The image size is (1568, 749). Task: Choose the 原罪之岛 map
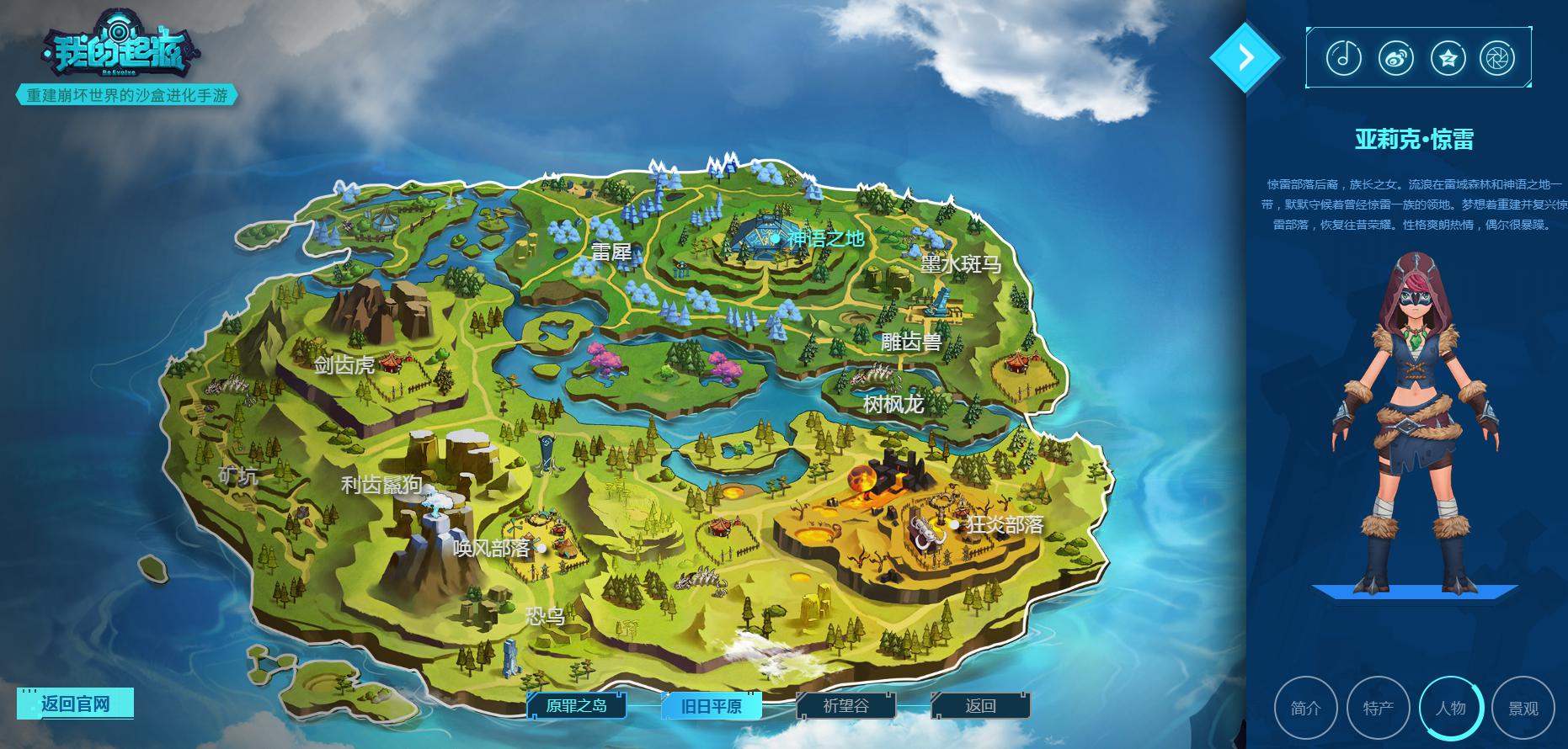coord(577,706)
